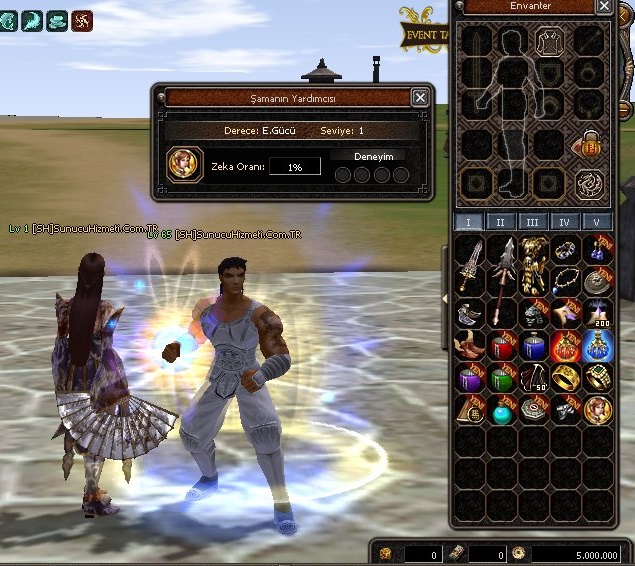Pick the green potion jar
This screenshot has height=566, width=635.
tap(502, 378)
